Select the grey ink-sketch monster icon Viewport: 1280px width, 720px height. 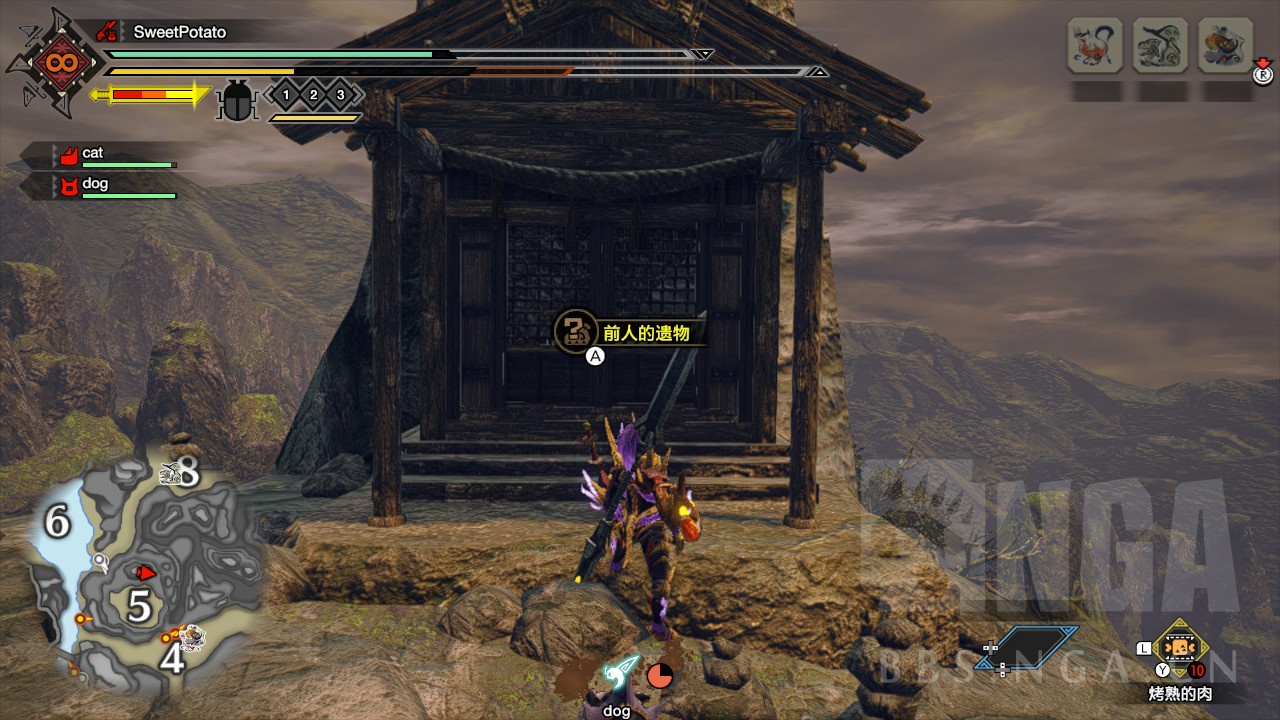(x=1160, y=45)
